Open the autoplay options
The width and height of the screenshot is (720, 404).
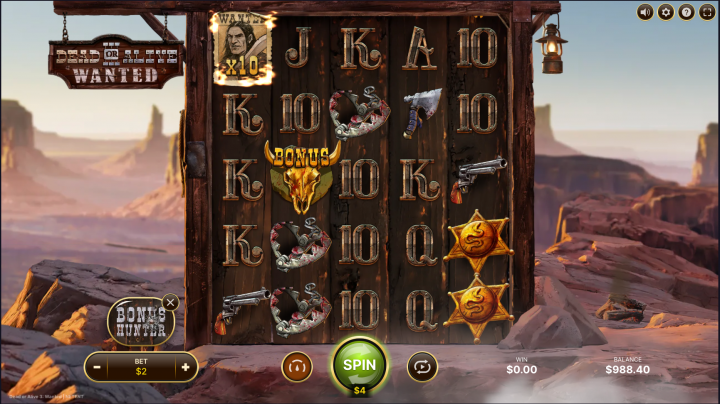point(422,367)
